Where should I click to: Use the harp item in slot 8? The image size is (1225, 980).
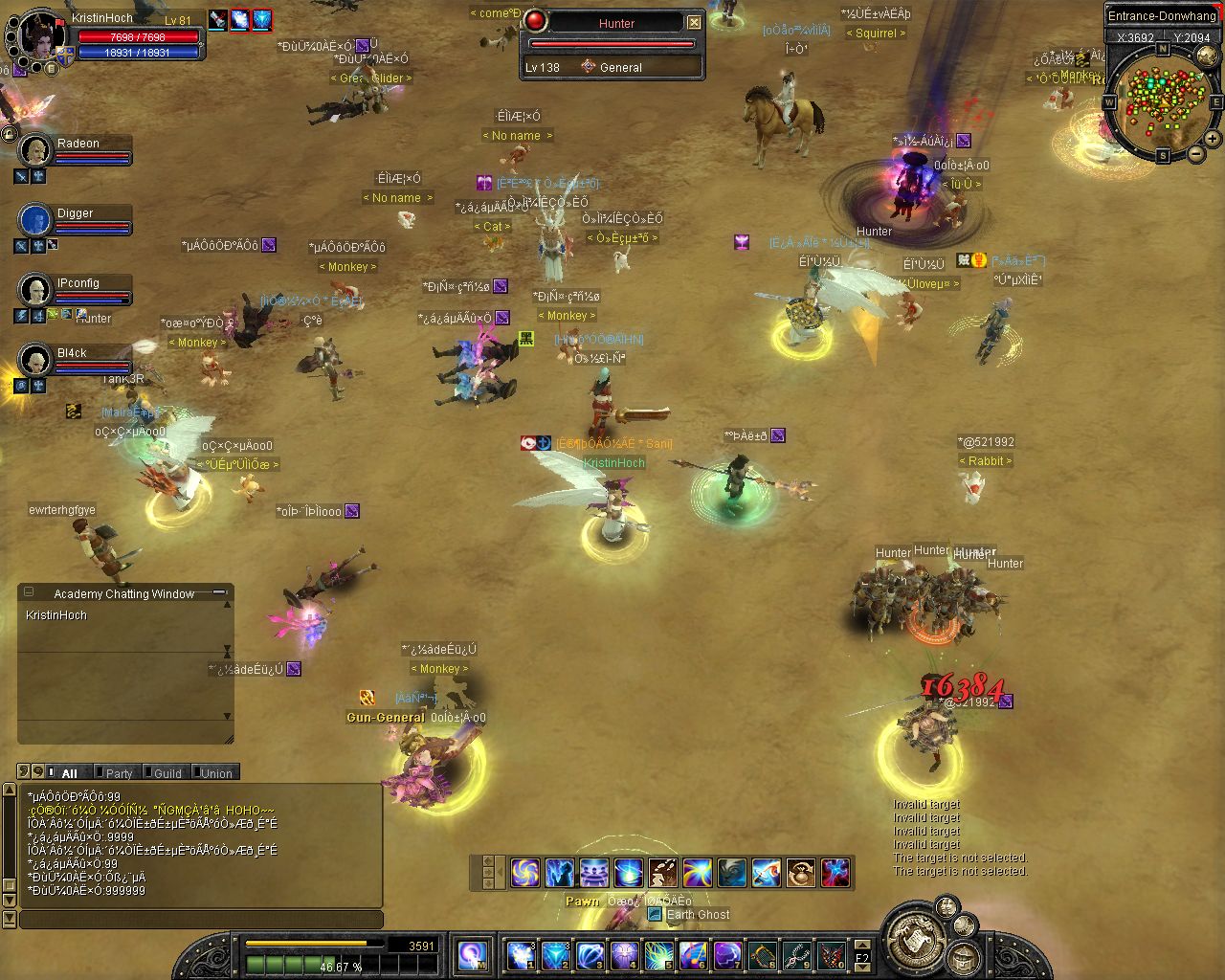tap(763, 955)
